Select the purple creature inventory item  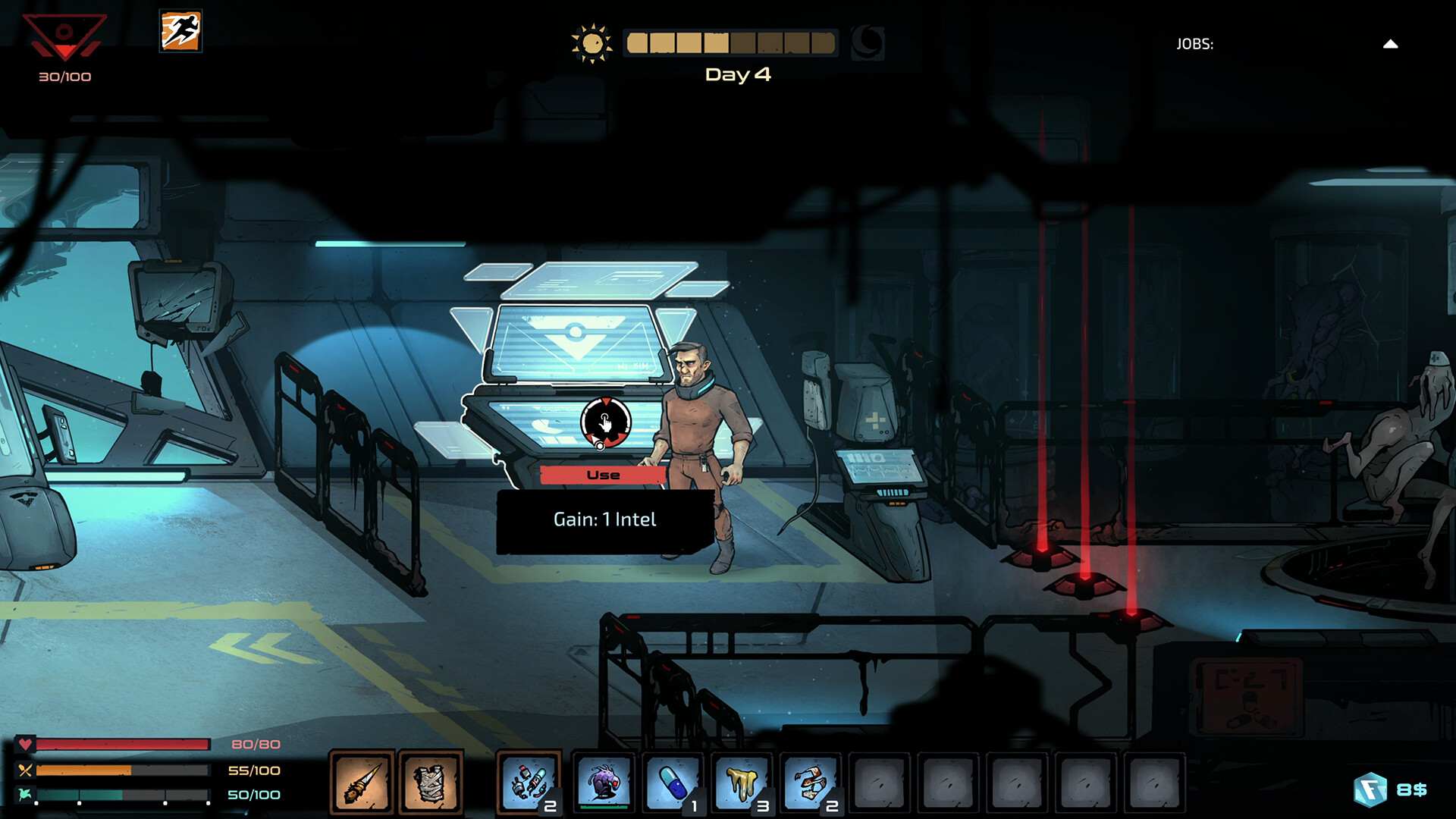603,781
